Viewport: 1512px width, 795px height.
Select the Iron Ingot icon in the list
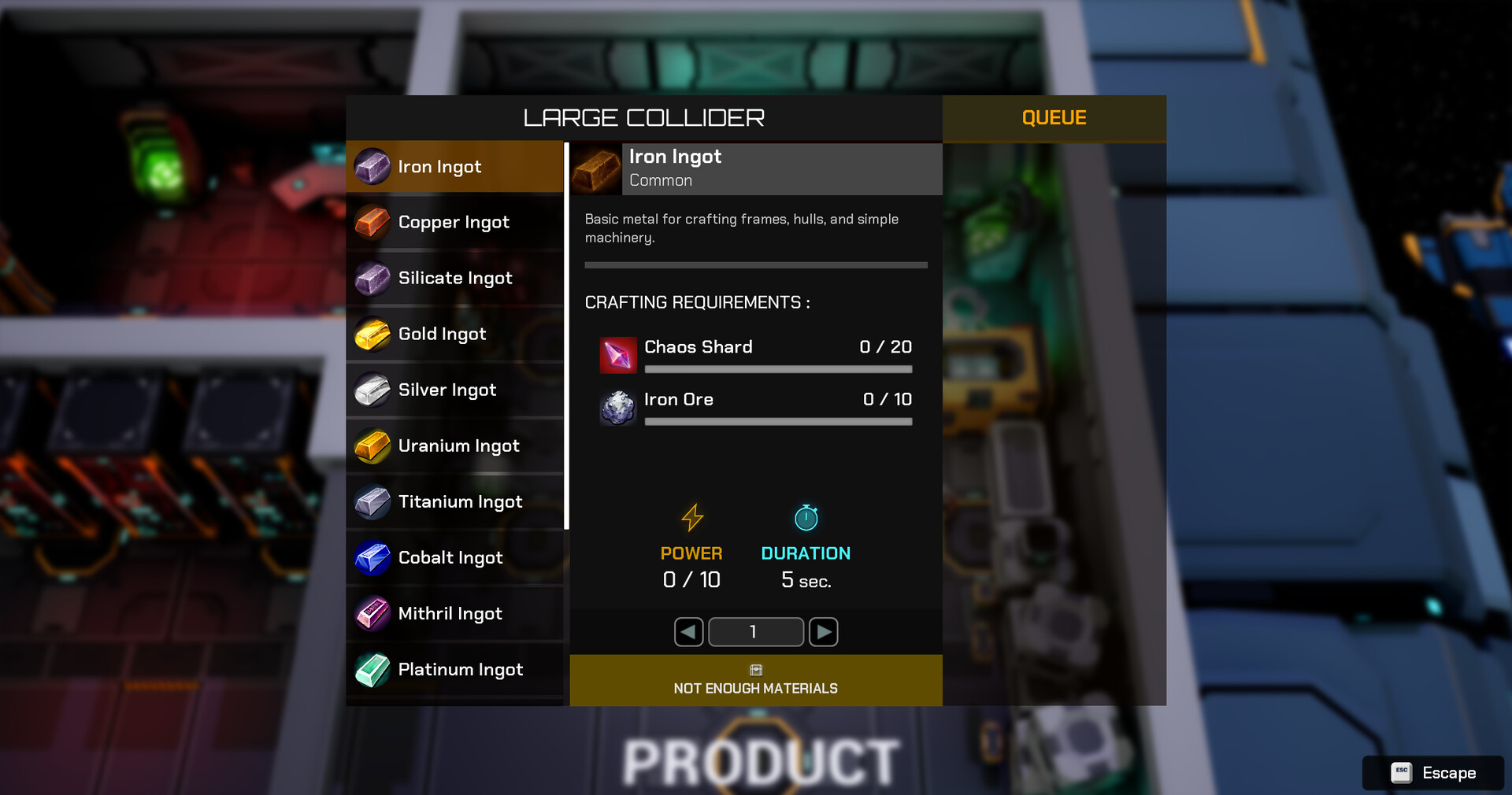[x=372, y=166]
